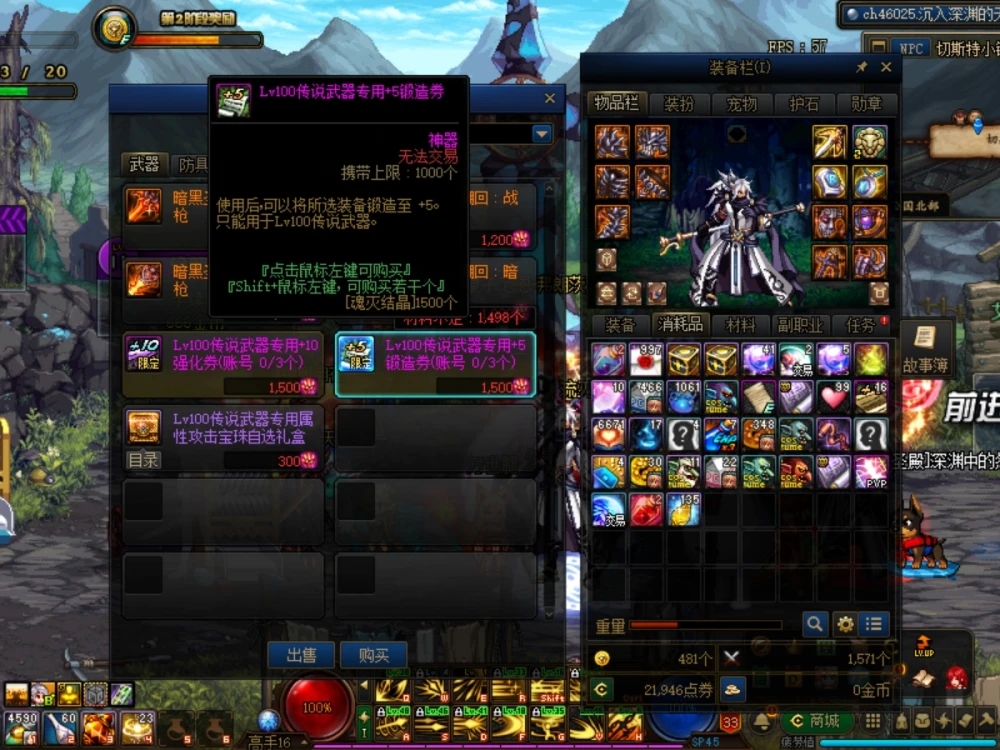Click the inventory search magnifier button

coord(815,625)
